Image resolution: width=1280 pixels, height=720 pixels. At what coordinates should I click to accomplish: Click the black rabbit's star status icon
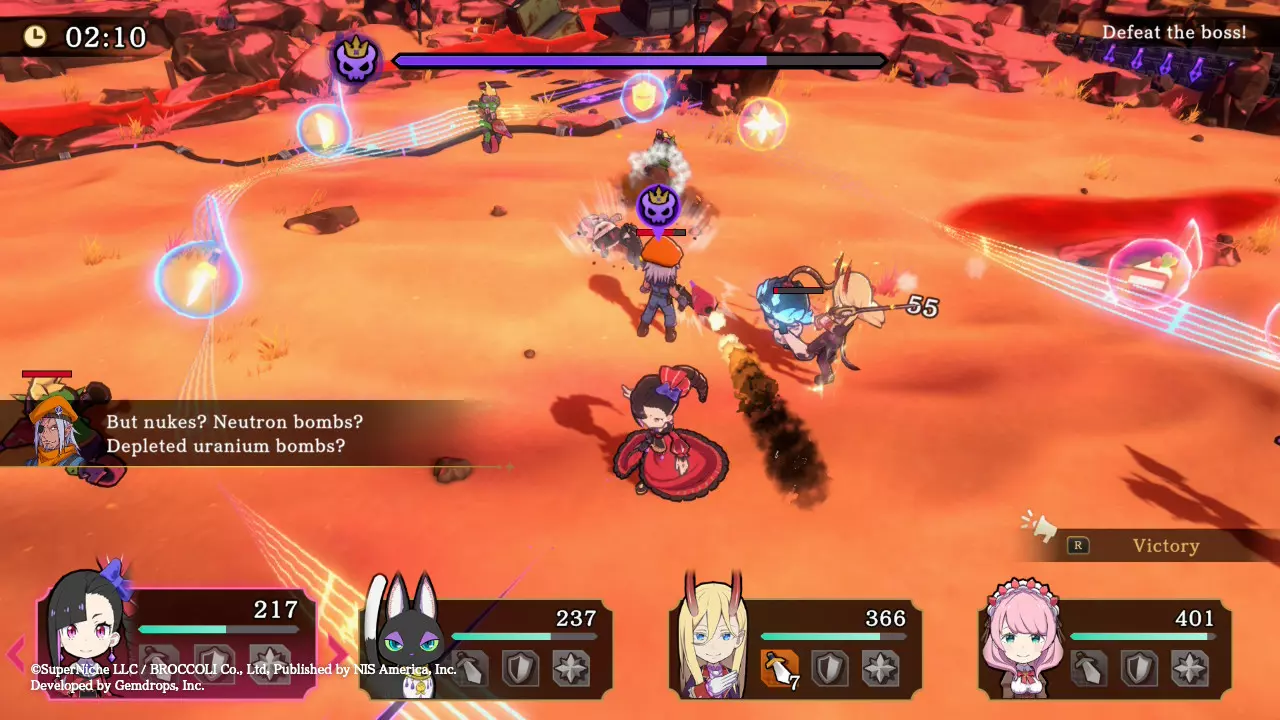click(x=571, y=667)
